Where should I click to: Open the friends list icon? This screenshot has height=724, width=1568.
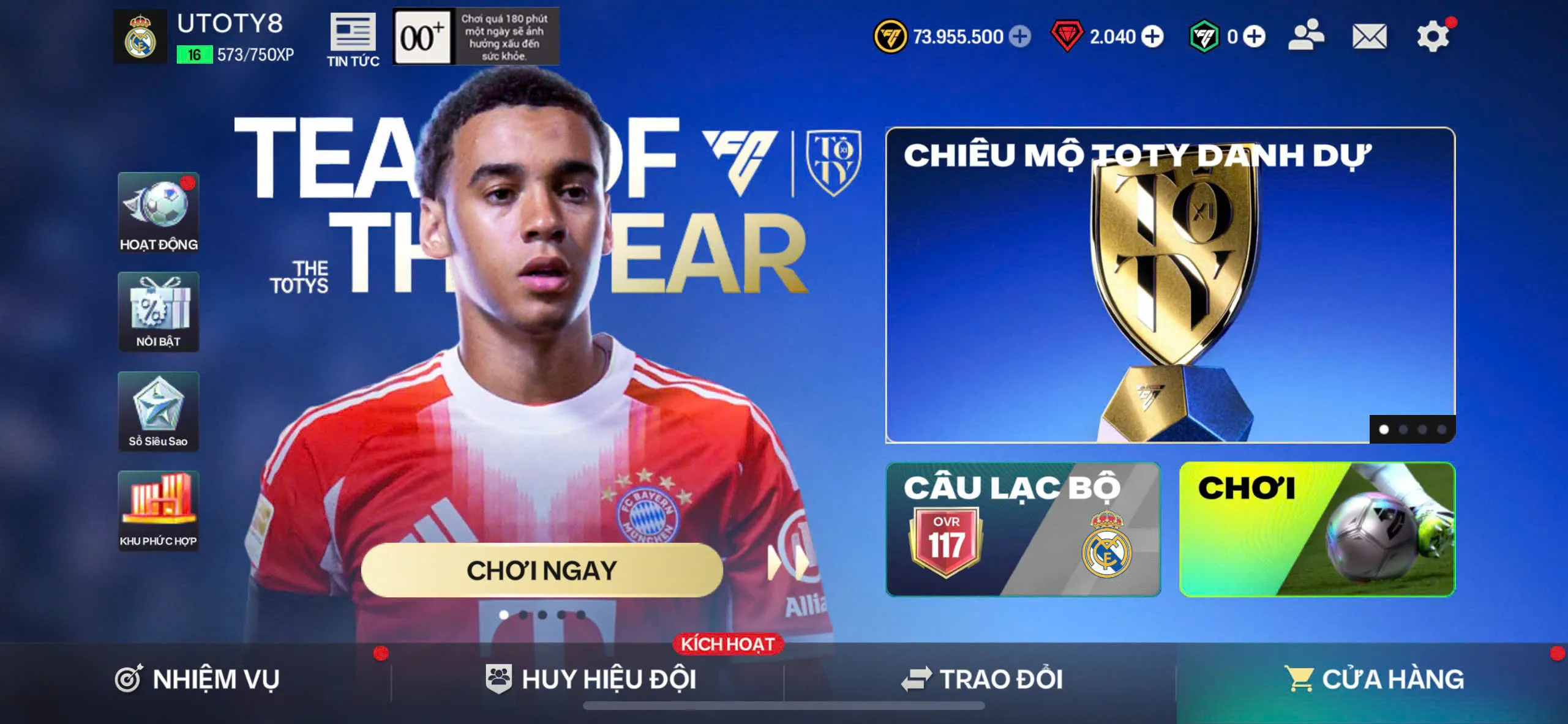1306,35
